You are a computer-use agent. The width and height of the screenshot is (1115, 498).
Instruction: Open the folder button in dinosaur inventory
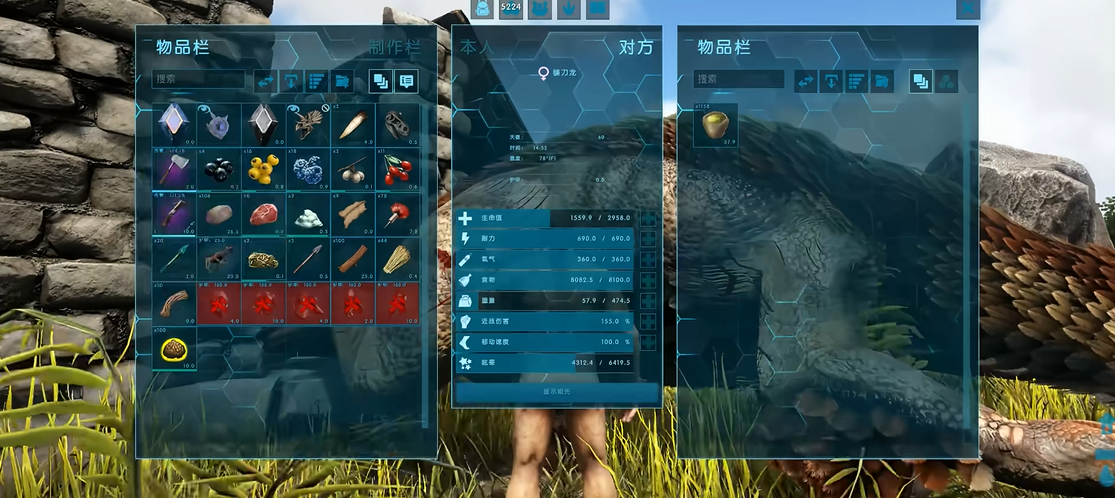pyautogui.click(x=881, y=81)
